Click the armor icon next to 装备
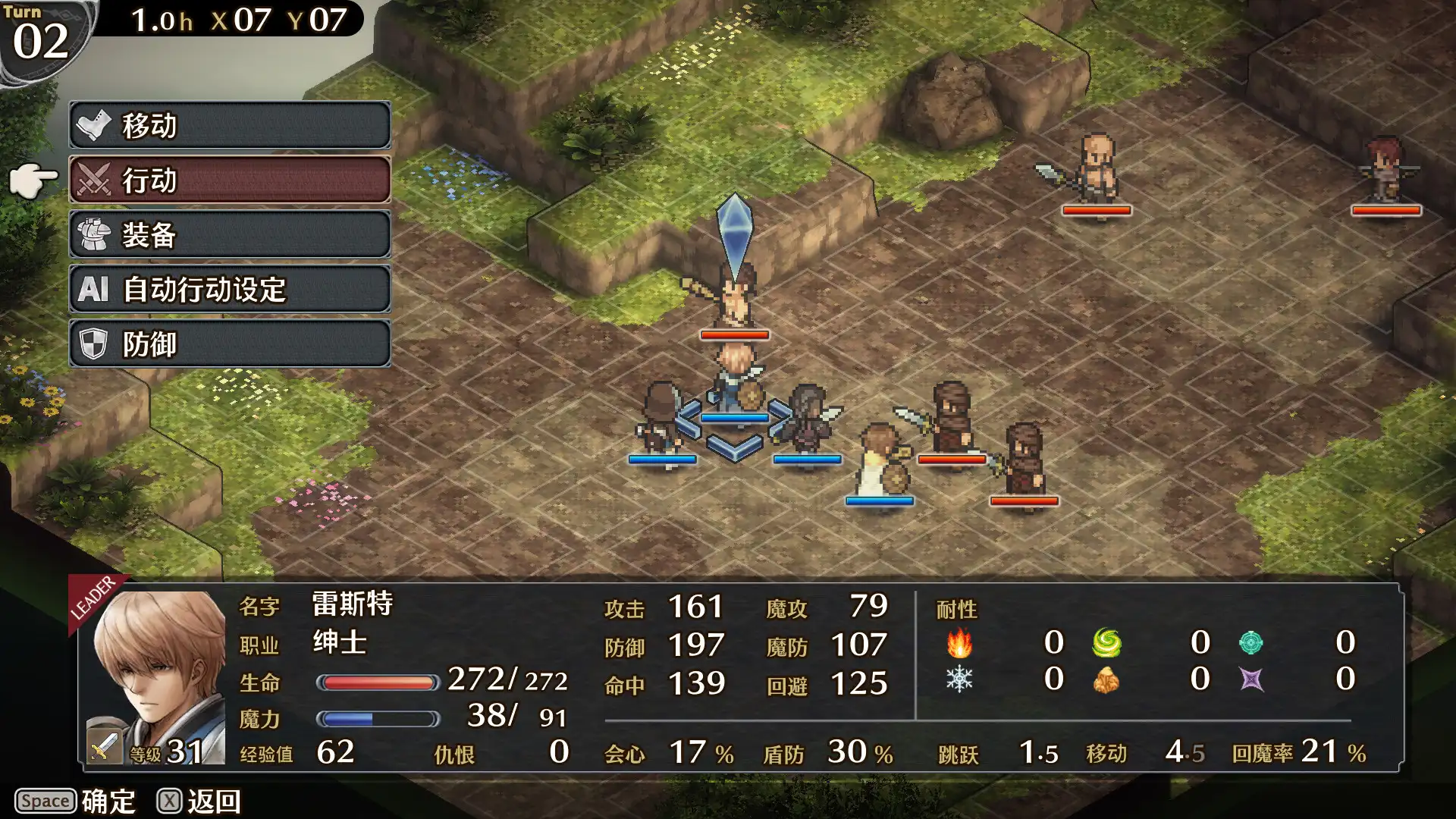The image size is (1456, 819). pyautogui.click(x=93, y=235)
